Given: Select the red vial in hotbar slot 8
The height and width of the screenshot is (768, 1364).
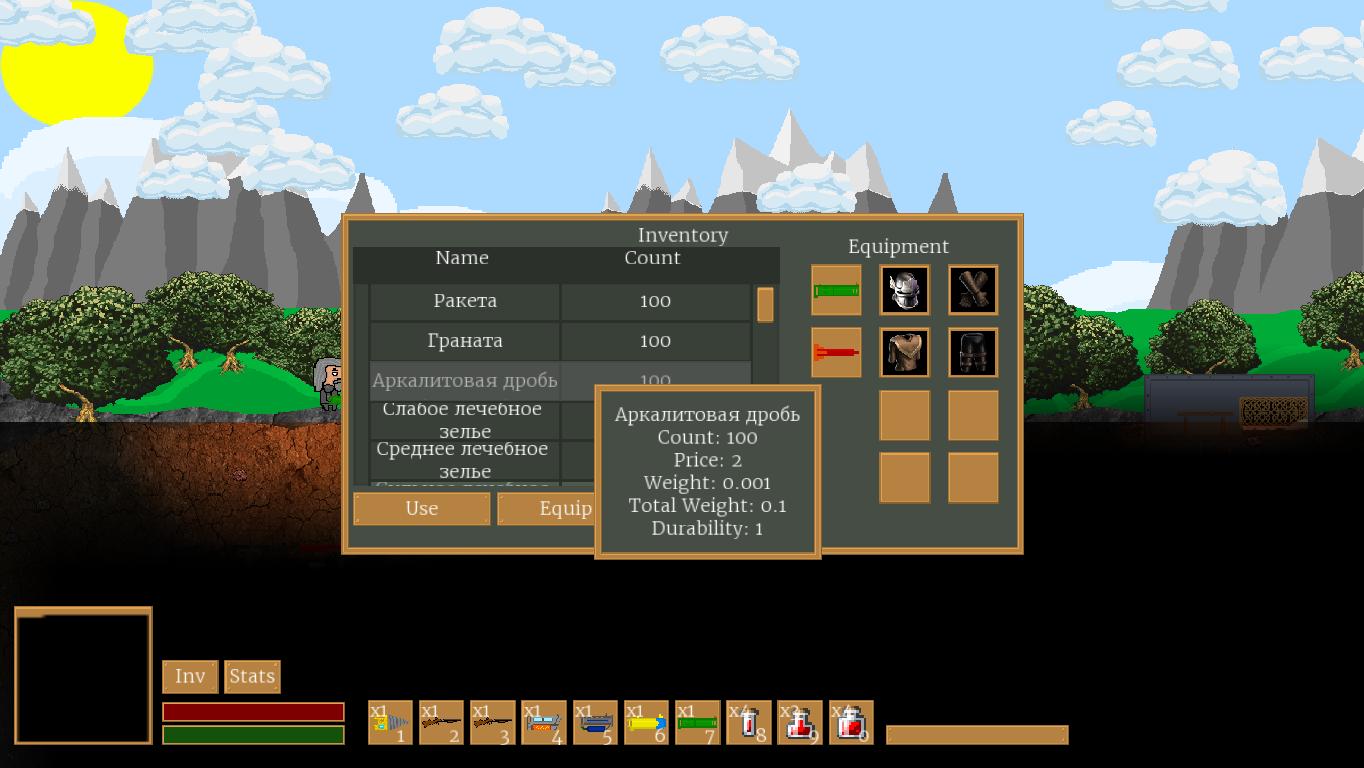Looking at the screenshot, I should [x=749, y=722].
